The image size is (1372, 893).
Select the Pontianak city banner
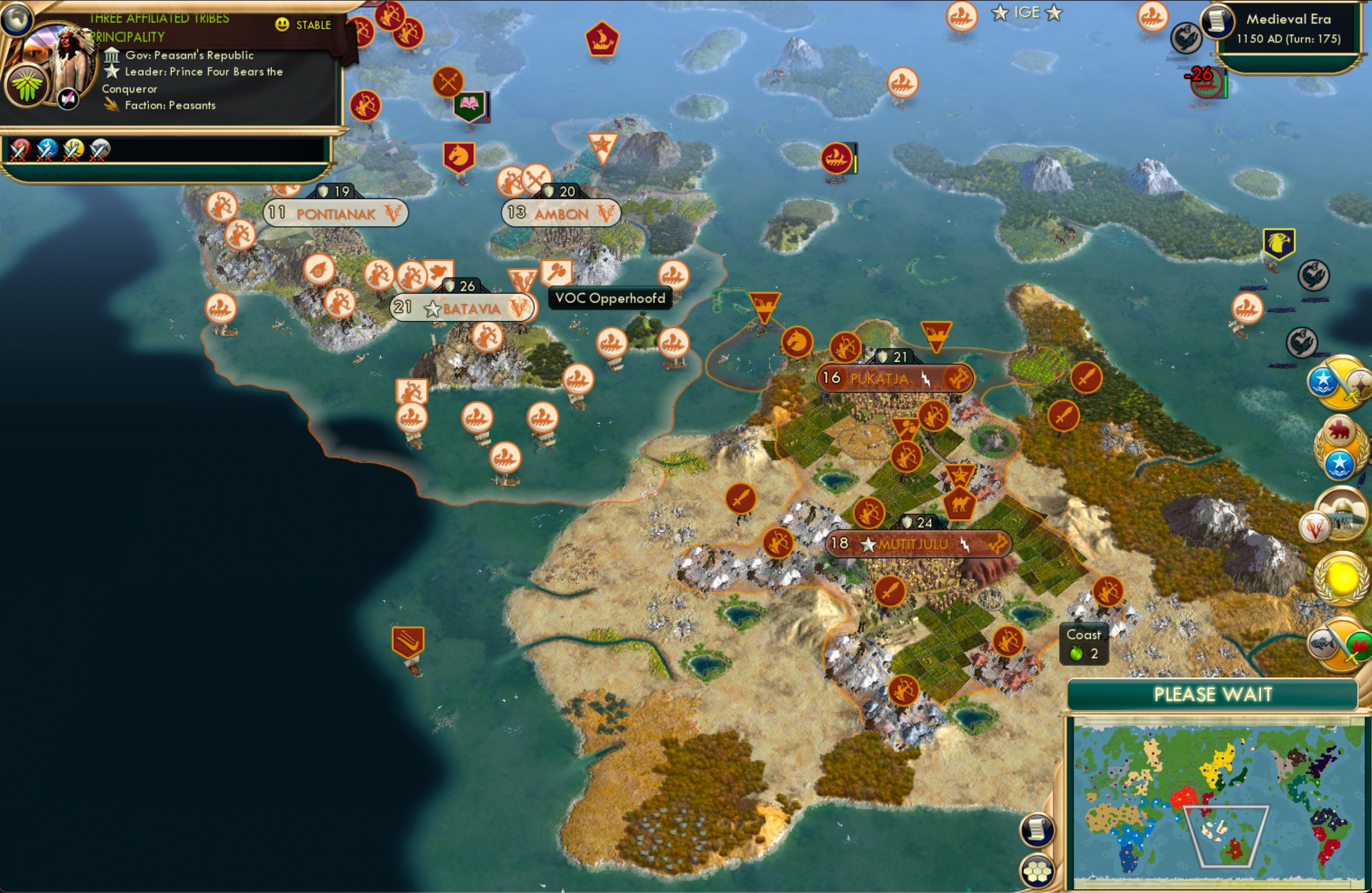click(334, 214)
